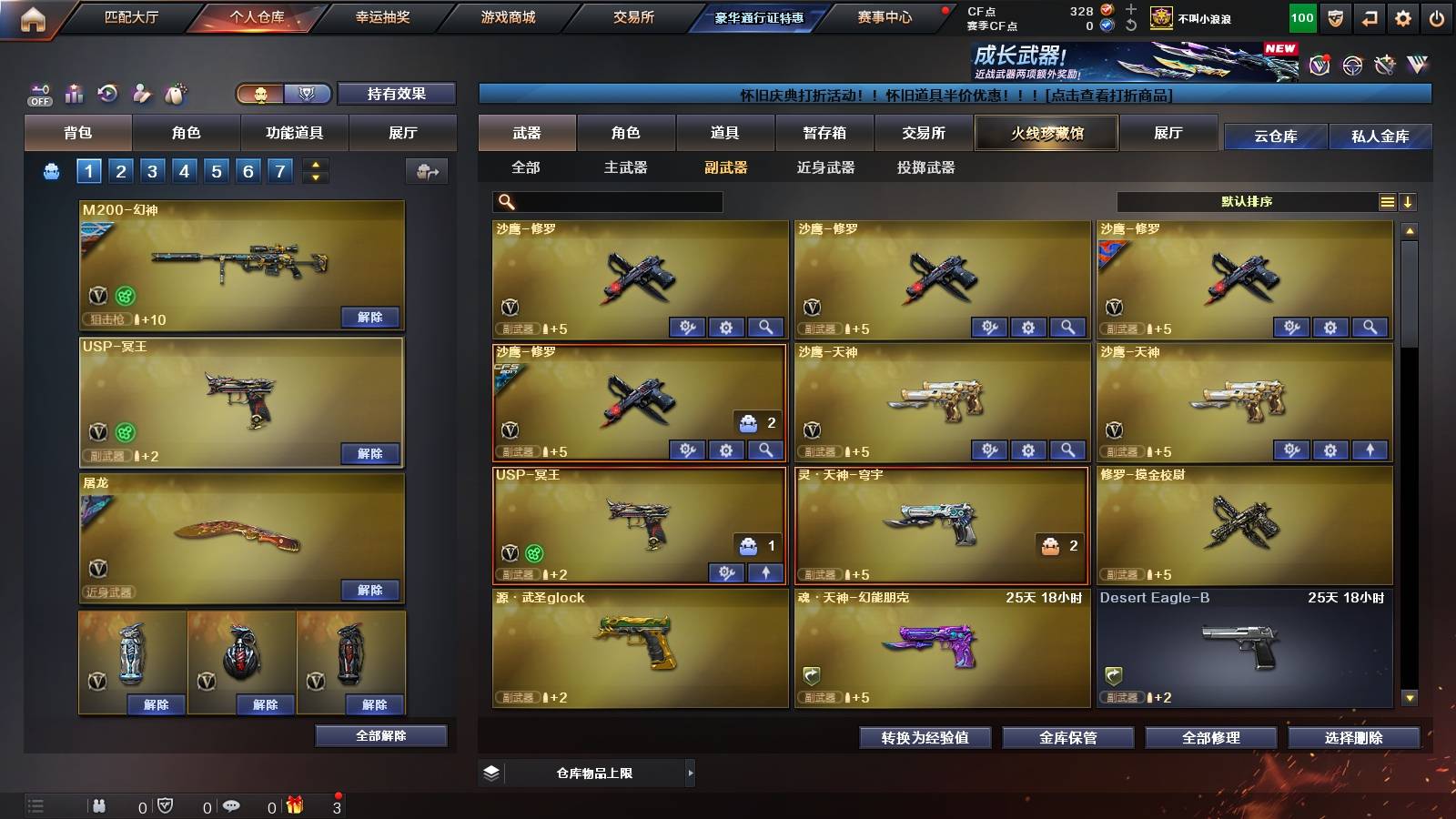
Task: Toggle the list view icon next to sorting
Action: (1387, 202)
